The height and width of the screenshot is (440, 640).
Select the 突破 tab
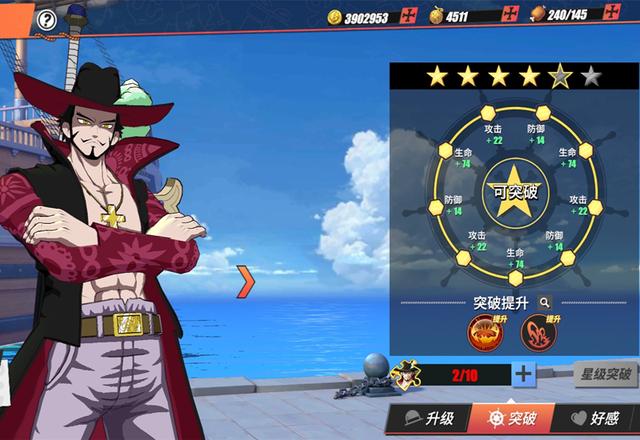coord(510,418)
